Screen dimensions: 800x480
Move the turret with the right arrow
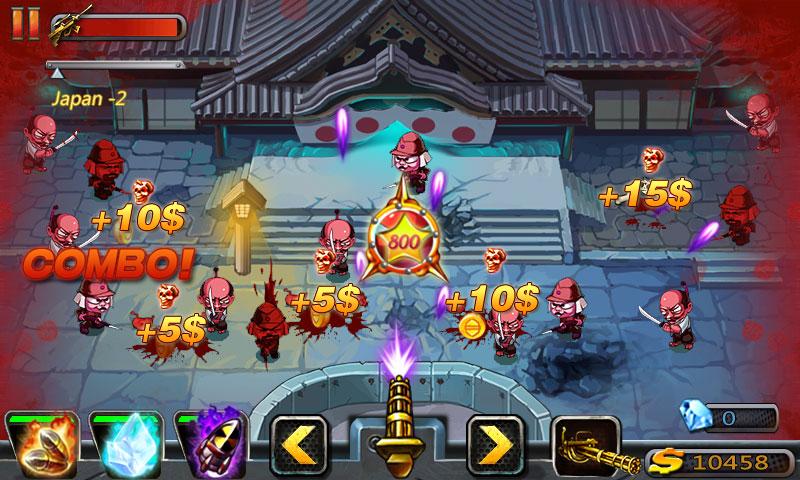pyautogui.click(x=496, y=442)
